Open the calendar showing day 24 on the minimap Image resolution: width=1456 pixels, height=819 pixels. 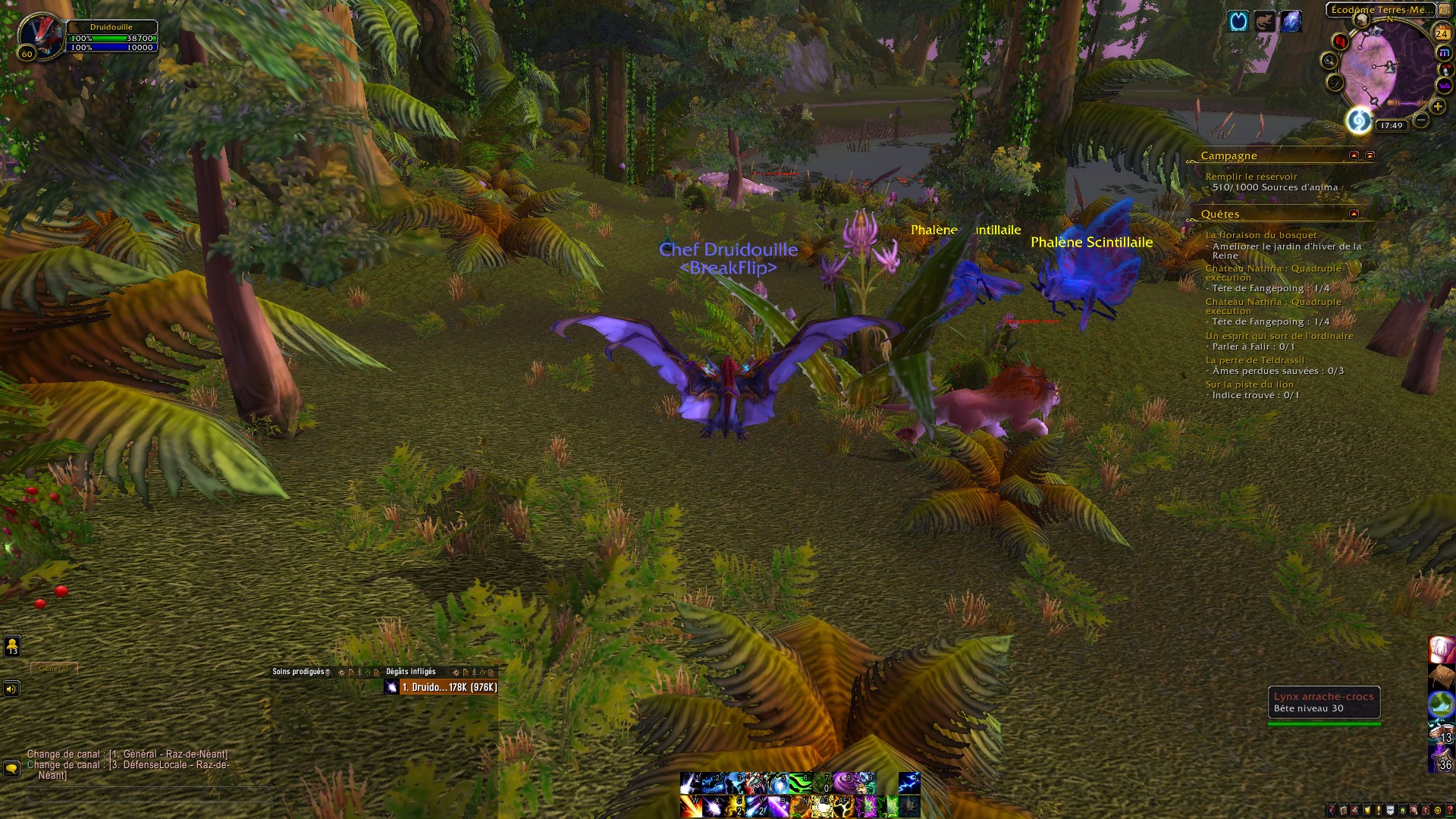(x=1442, y=33)
